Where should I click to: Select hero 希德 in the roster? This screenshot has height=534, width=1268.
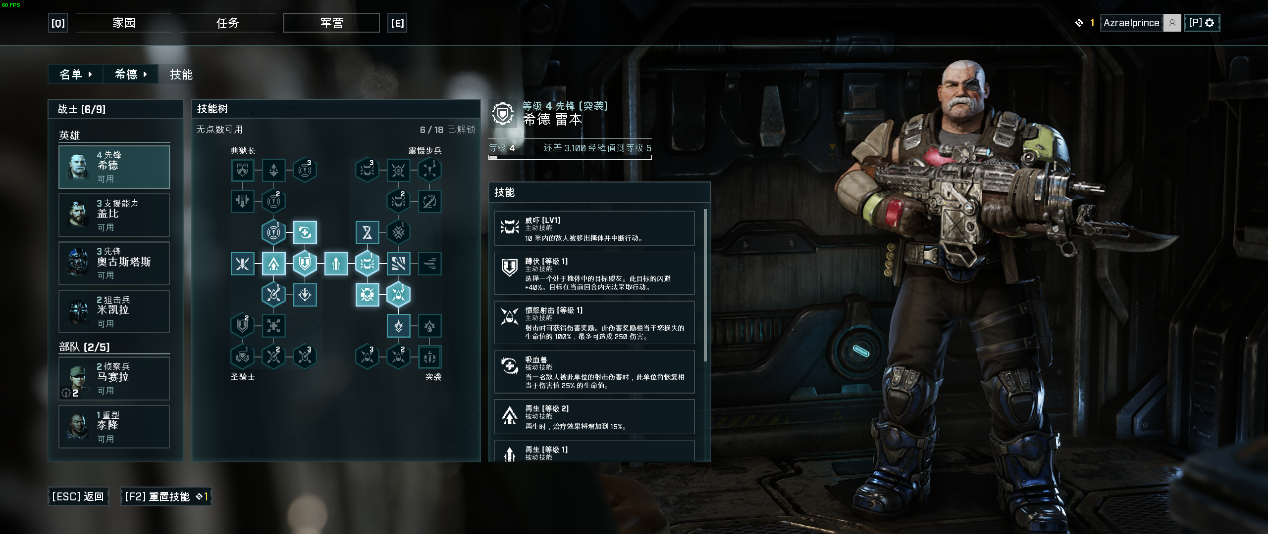pyautogui.click(x=114, y=166)
